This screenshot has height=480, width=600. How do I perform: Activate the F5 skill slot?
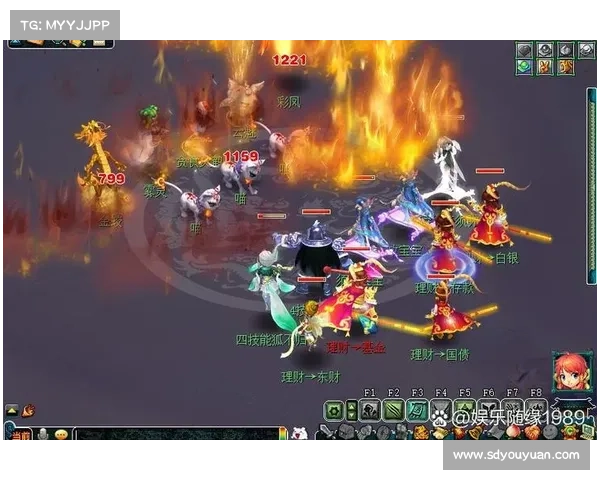tap(464, 409)
